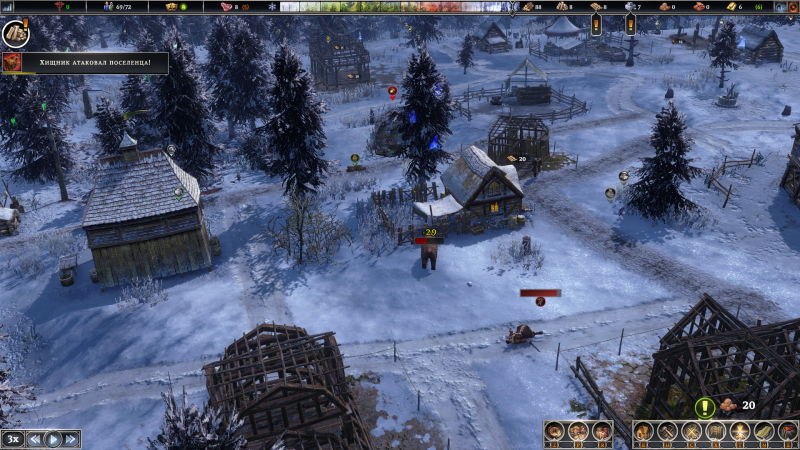This screenshot has width=800, height=450.
Task: Click the green exclamation alert marker
Action: 706,406
